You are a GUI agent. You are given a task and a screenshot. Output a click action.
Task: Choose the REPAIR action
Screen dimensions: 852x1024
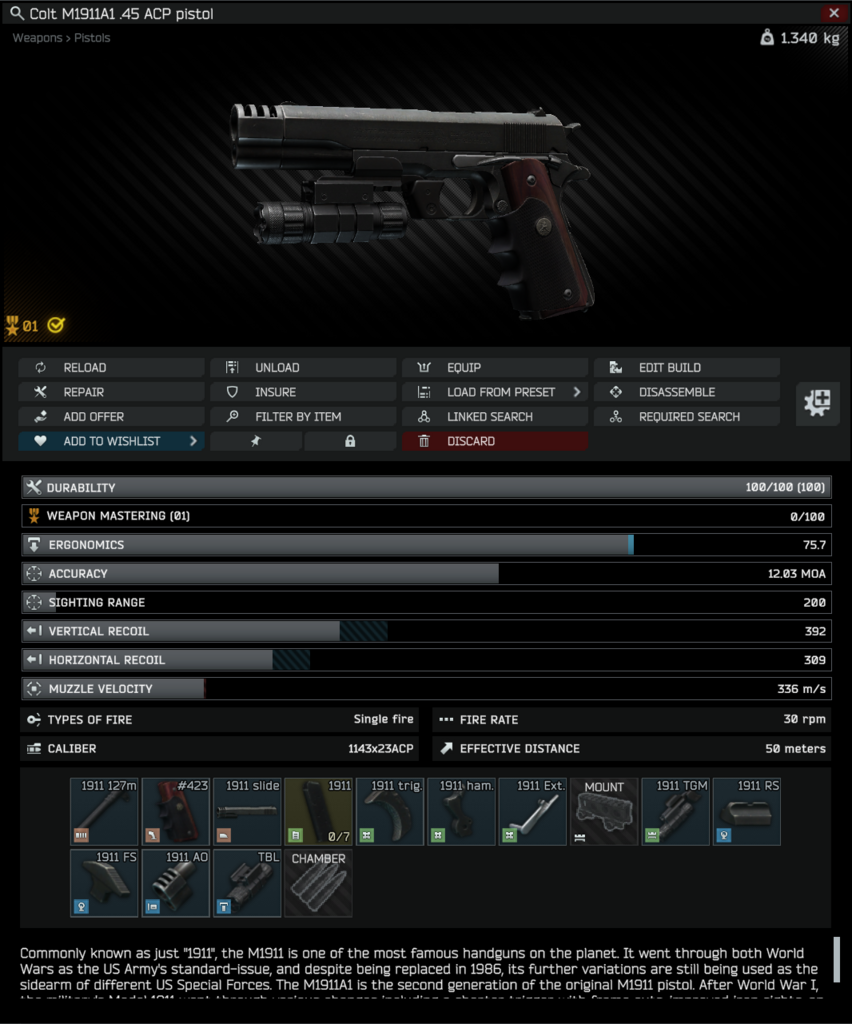point(110,392)
